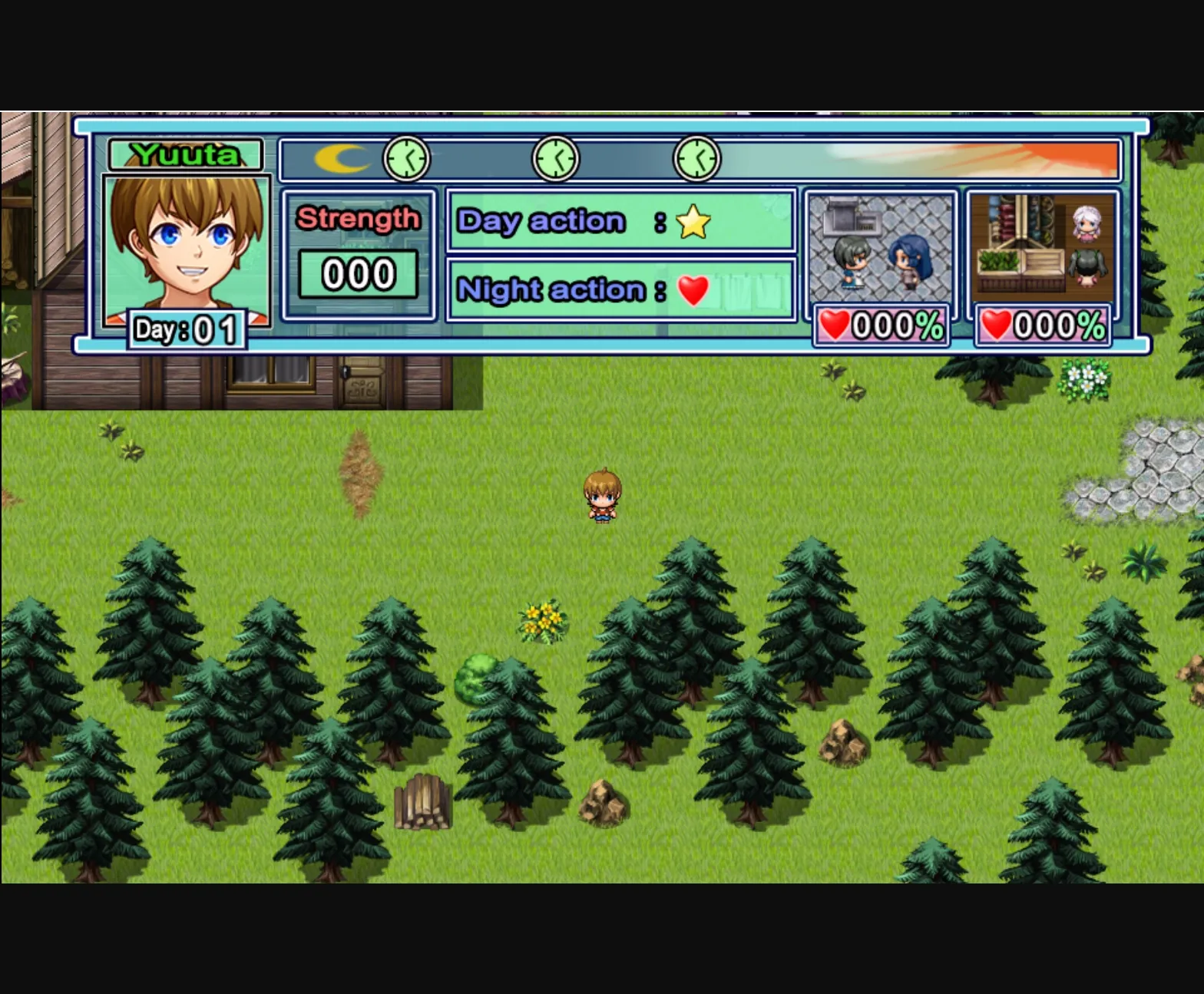Click the Day: 01 indicator to switch days

[x=187, y=329]
